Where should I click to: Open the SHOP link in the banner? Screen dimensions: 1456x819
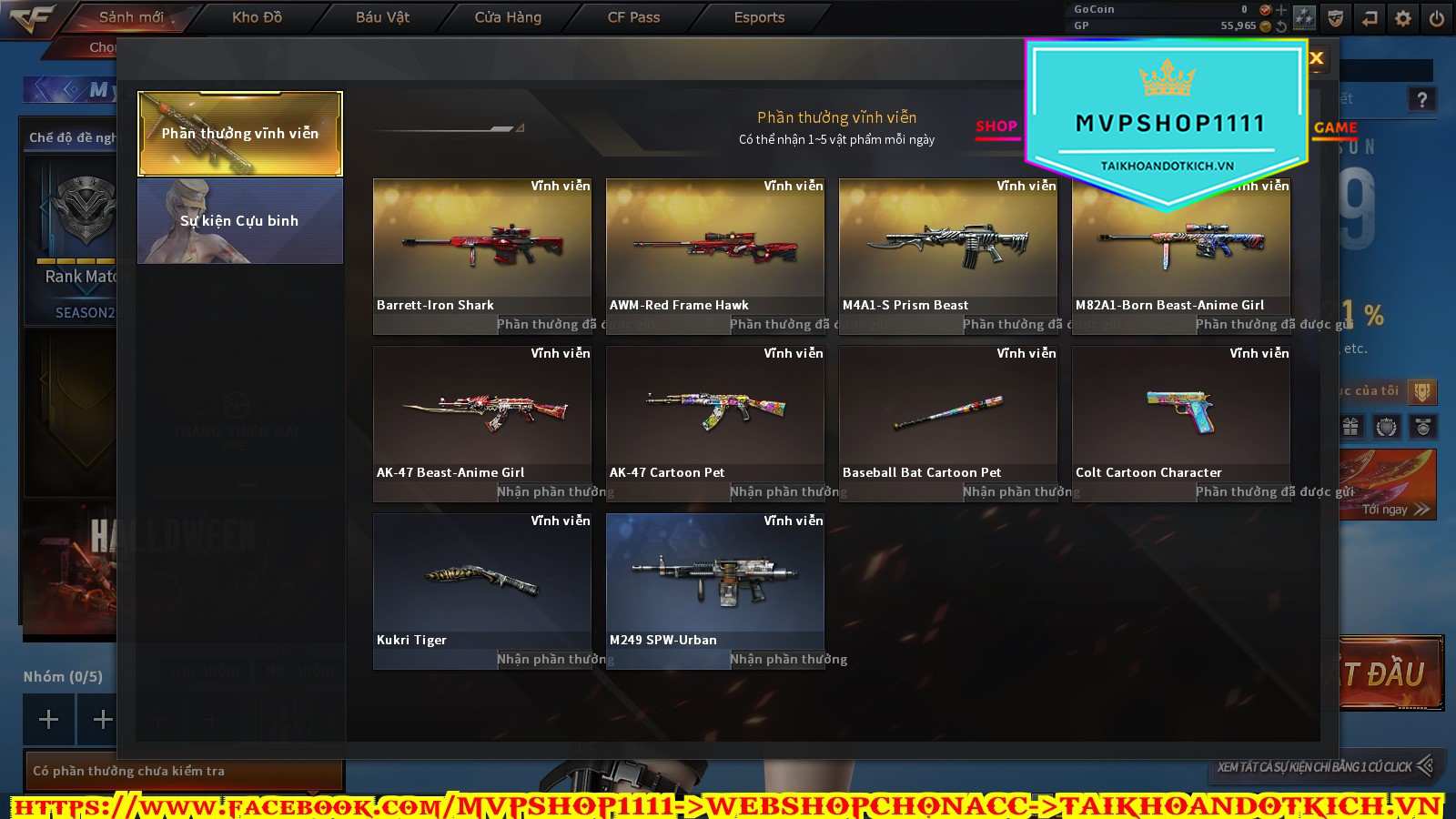pyautogui.click(x=996, y=126)
